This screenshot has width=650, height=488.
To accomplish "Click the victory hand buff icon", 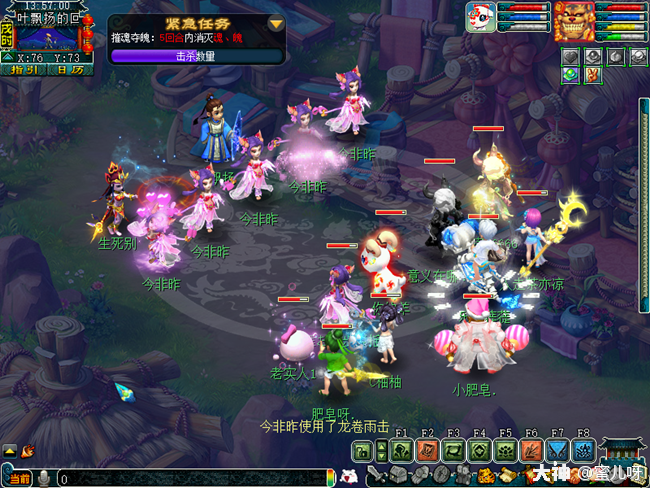I will pyautogui.click(x=590, y=73).
